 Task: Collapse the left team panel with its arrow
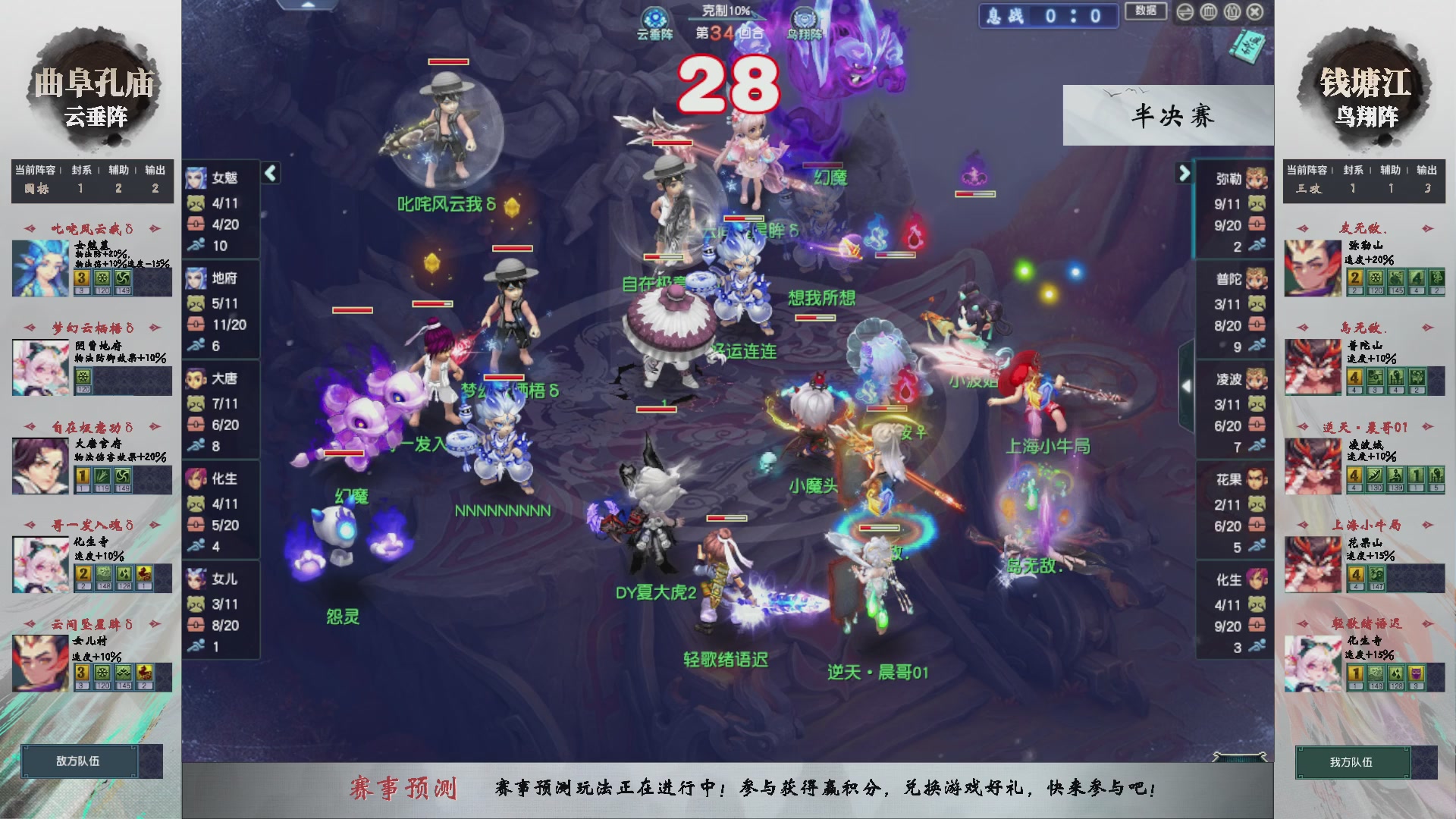[x=269, y=173]
